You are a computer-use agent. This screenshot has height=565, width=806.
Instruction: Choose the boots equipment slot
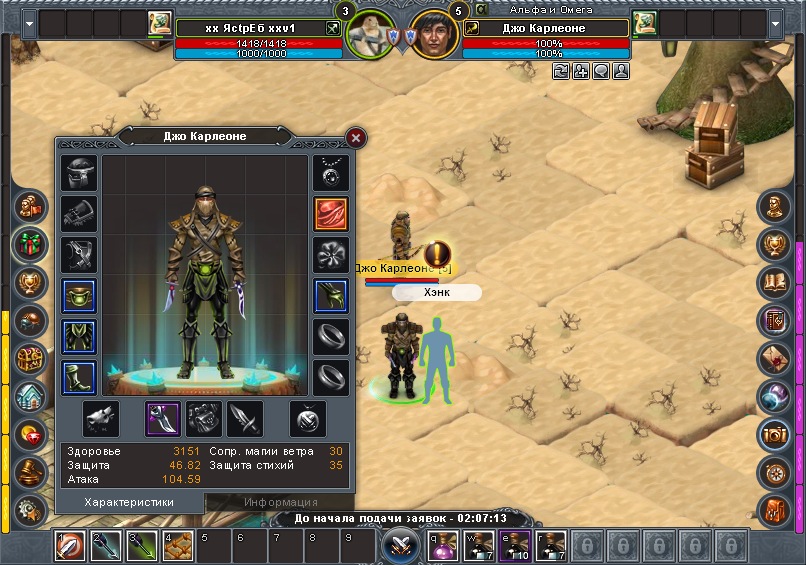click(79, 378)
